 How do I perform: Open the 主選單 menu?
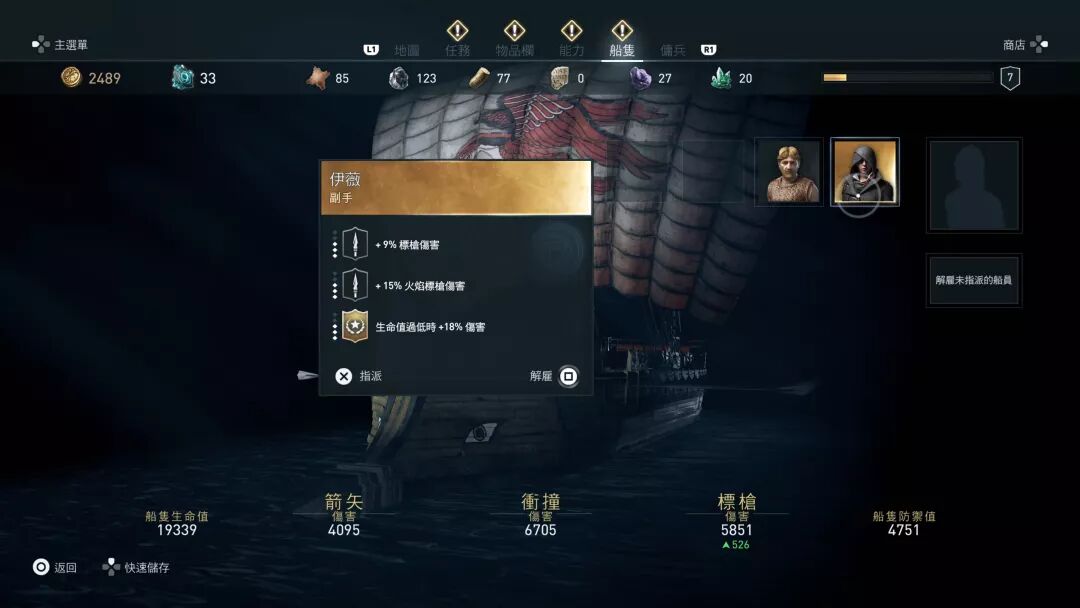coord(61,45)
